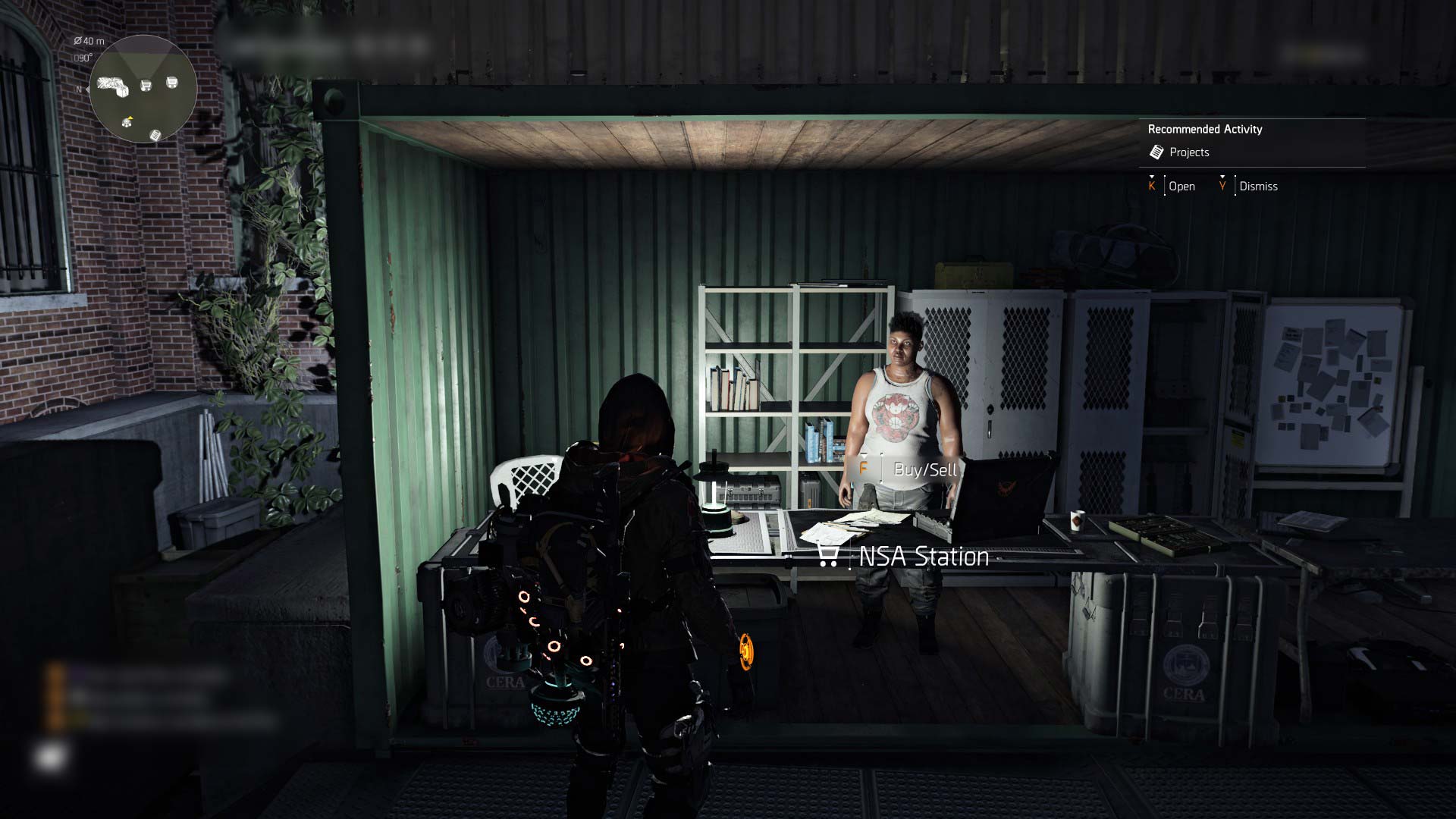Expand the small arrow above the Y keybind
This screenshot has width=1456, height=819.
[1222, 177]
